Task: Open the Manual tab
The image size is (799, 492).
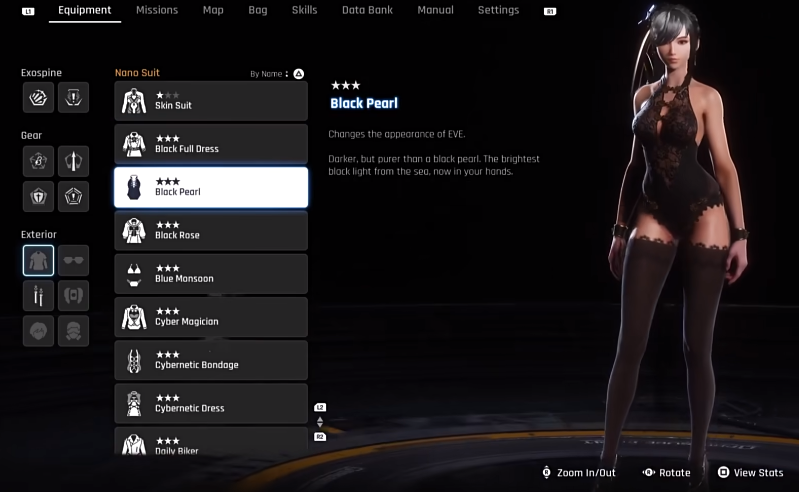Action: click(x=434, y=10)
